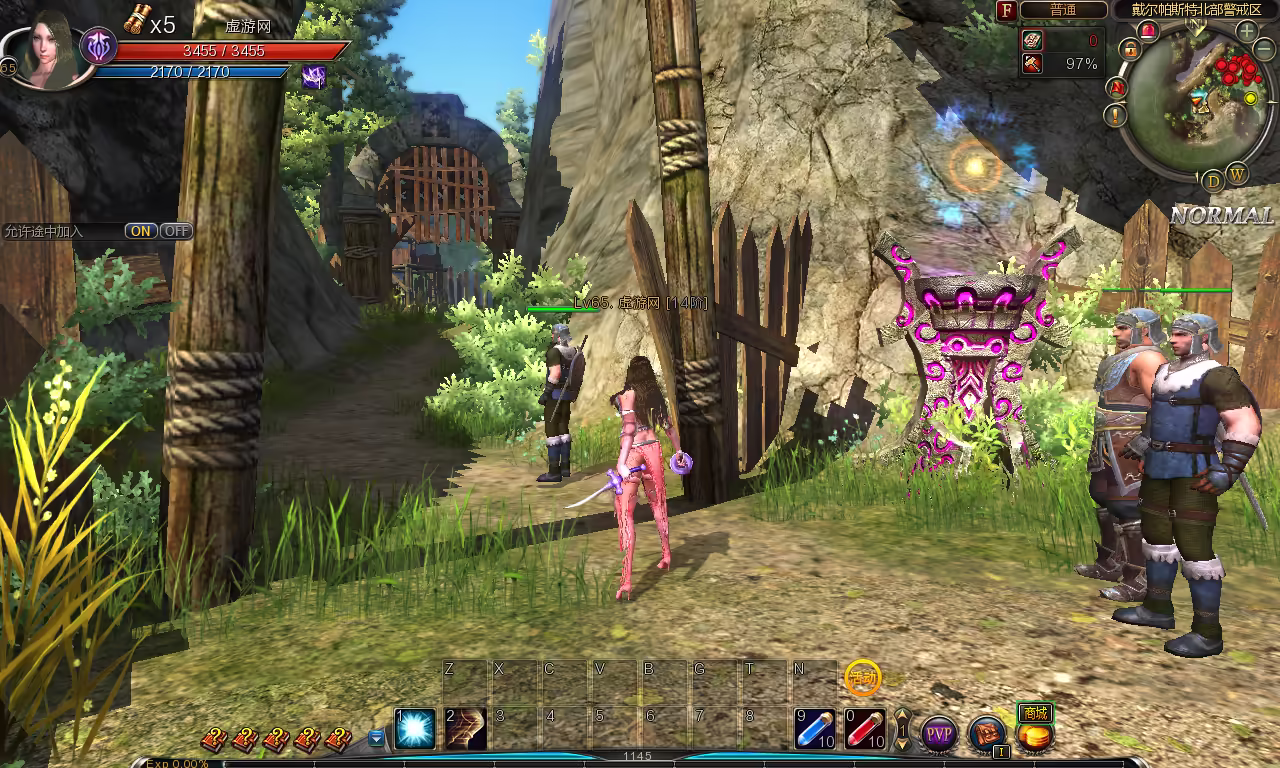The height and width of the screenshot is (768, 1280).
Task: Use the blue mana potion
Action: point(815,729)
